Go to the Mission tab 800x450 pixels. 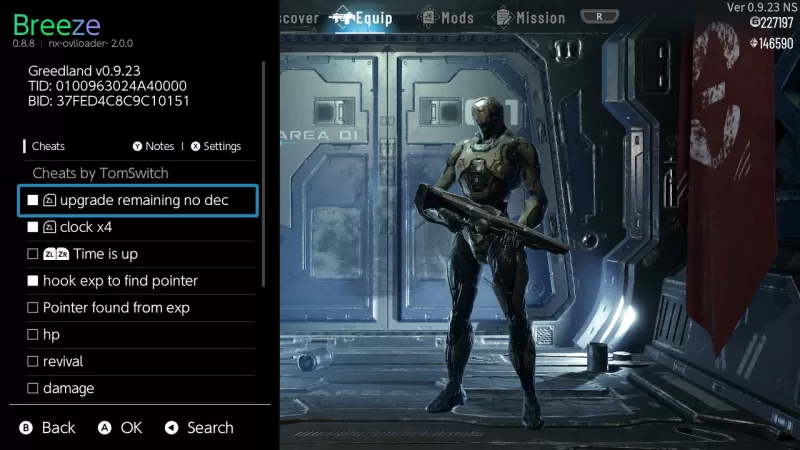[531, 18]
